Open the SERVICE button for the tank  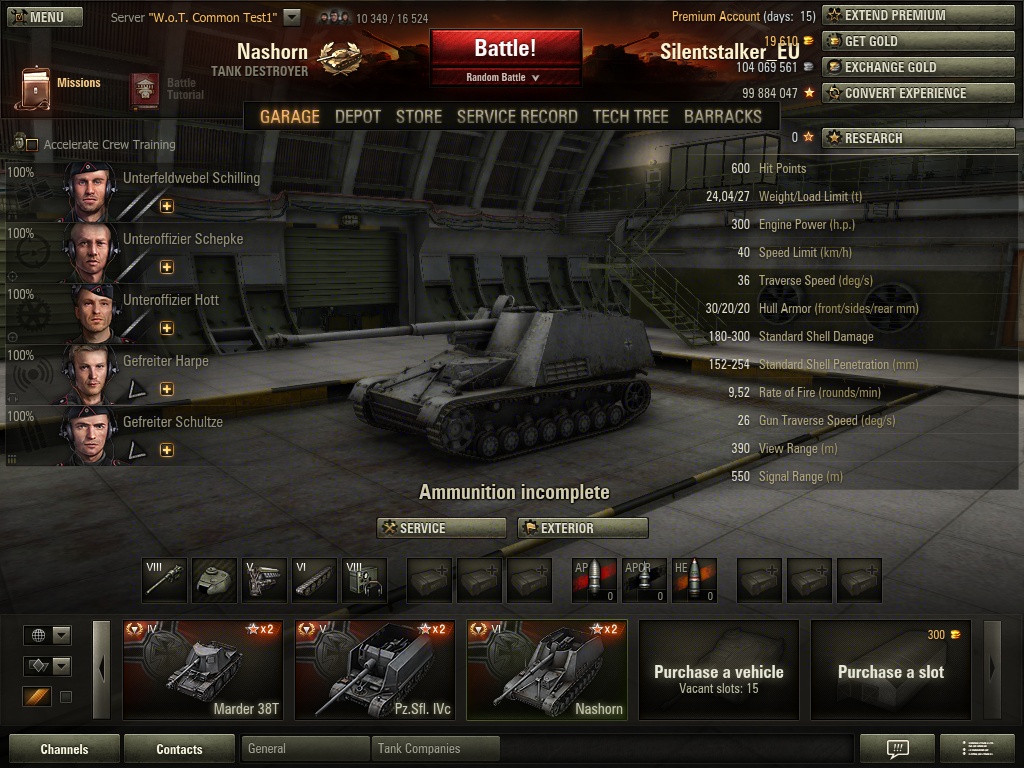pos(441,528)
